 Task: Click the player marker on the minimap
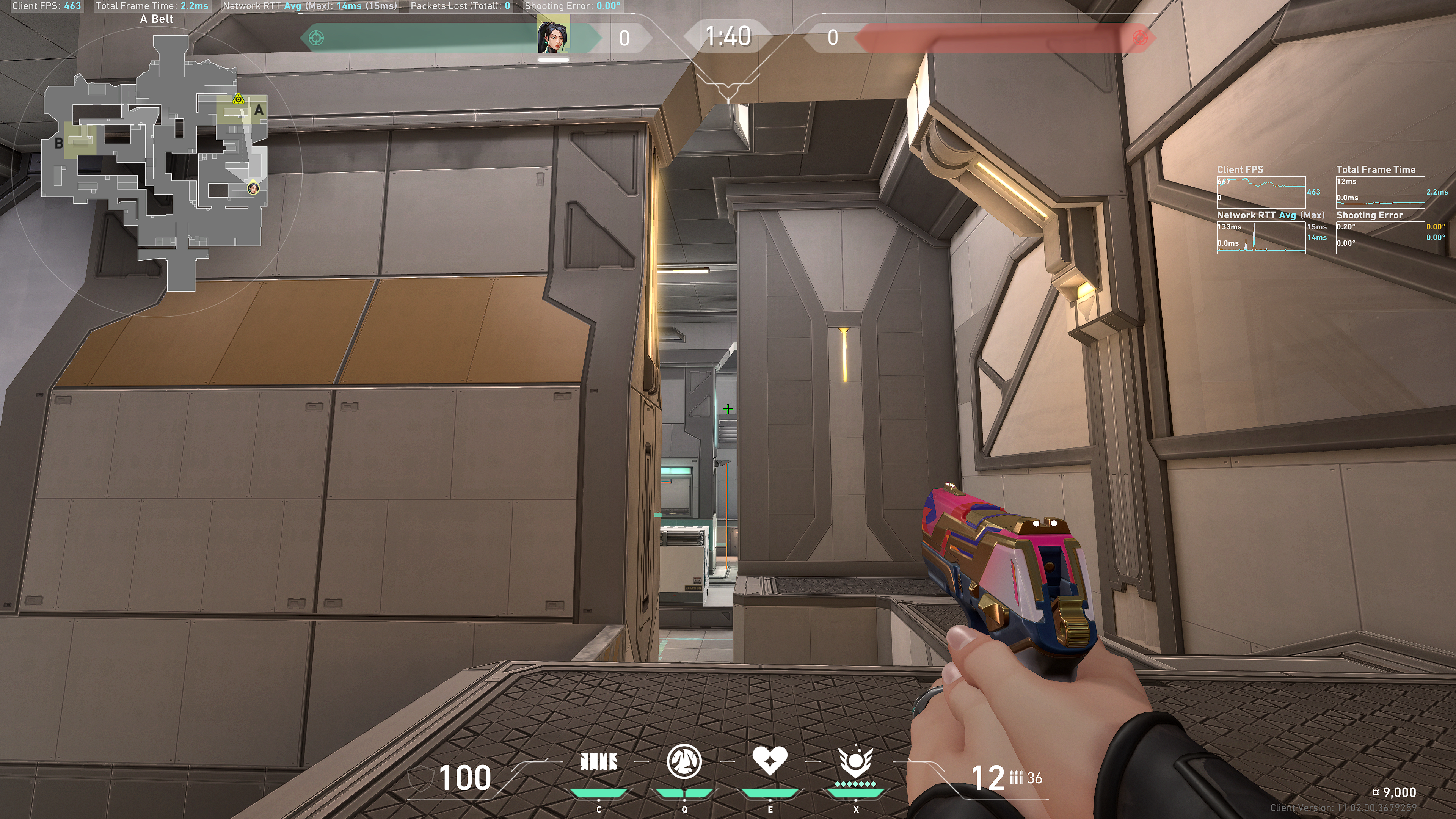click(x=253, y=188)
